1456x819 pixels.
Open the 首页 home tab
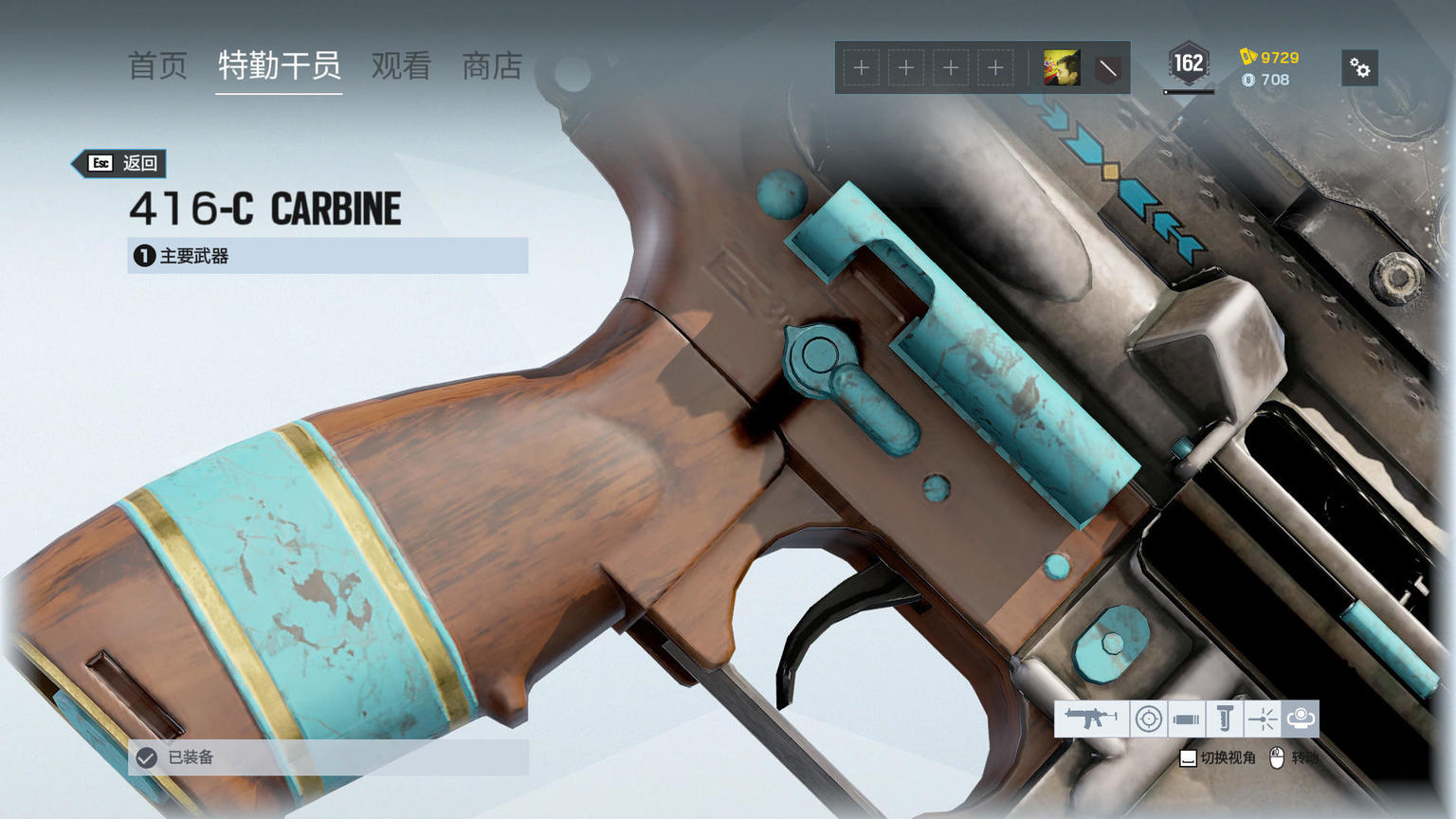pyautogui.click(x=157, y=66)
